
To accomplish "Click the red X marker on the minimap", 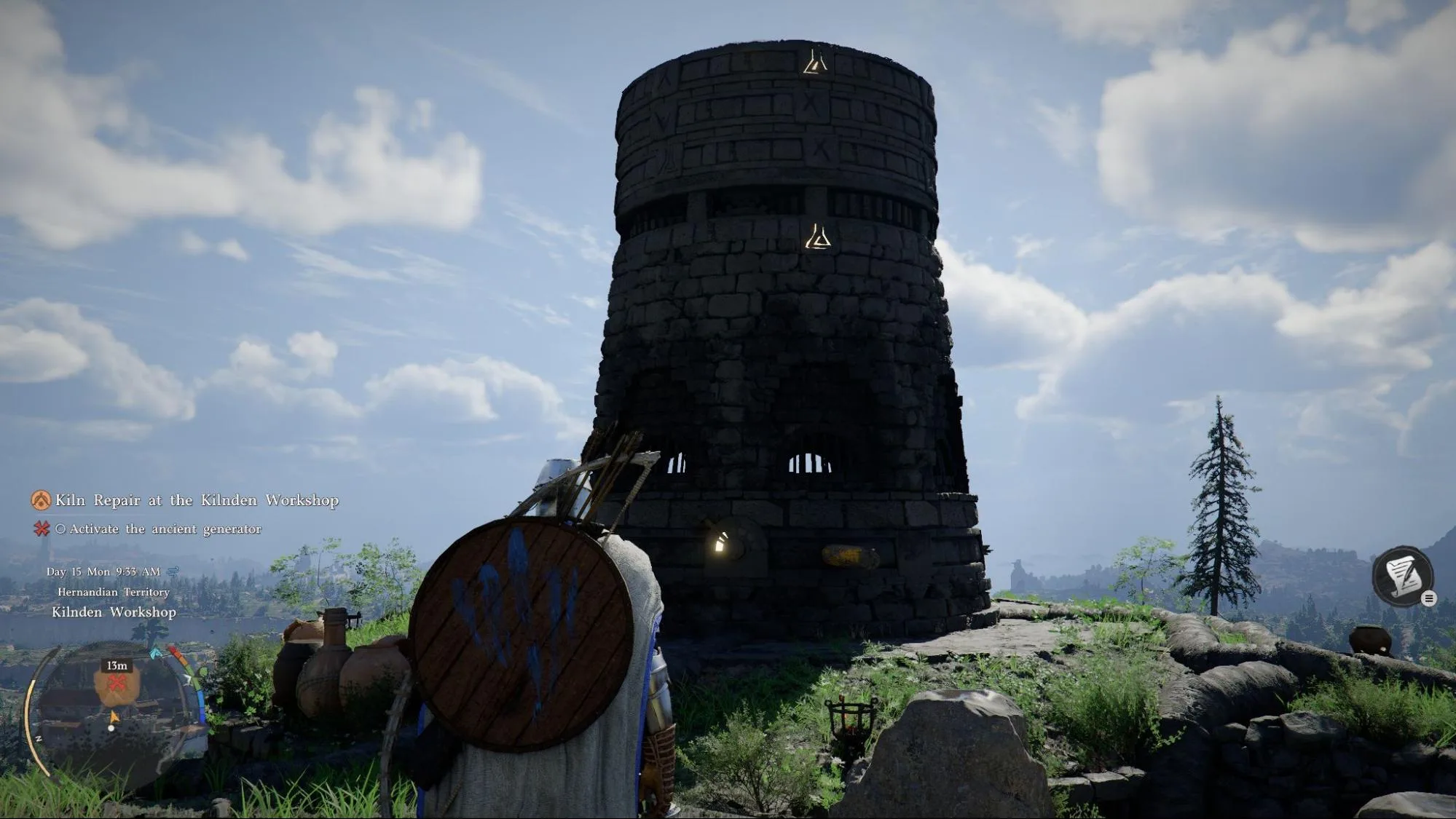I will point(117,683).
